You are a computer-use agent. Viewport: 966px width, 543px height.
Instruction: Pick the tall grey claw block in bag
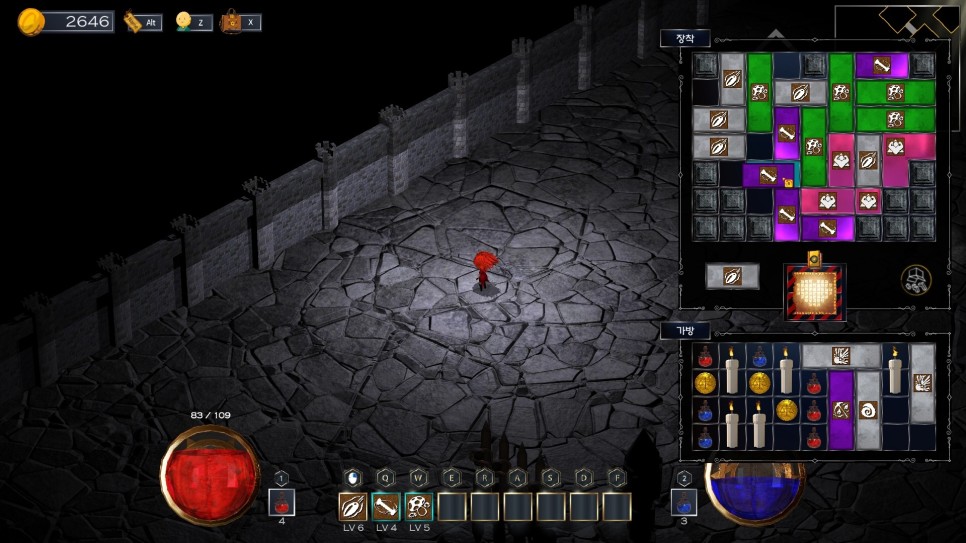click(922, 382)
